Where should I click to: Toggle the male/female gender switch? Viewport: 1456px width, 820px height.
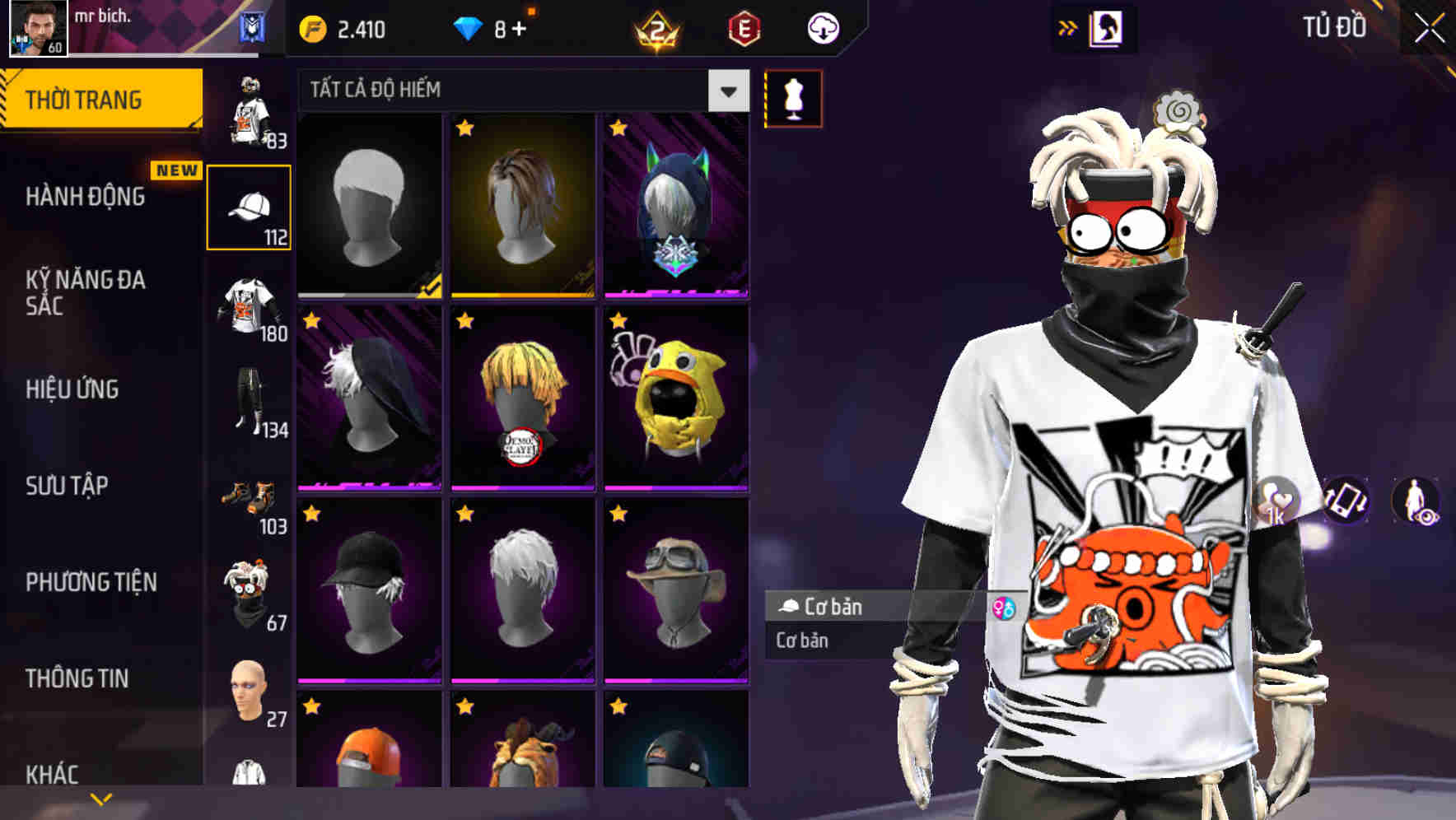point(1006,608)
